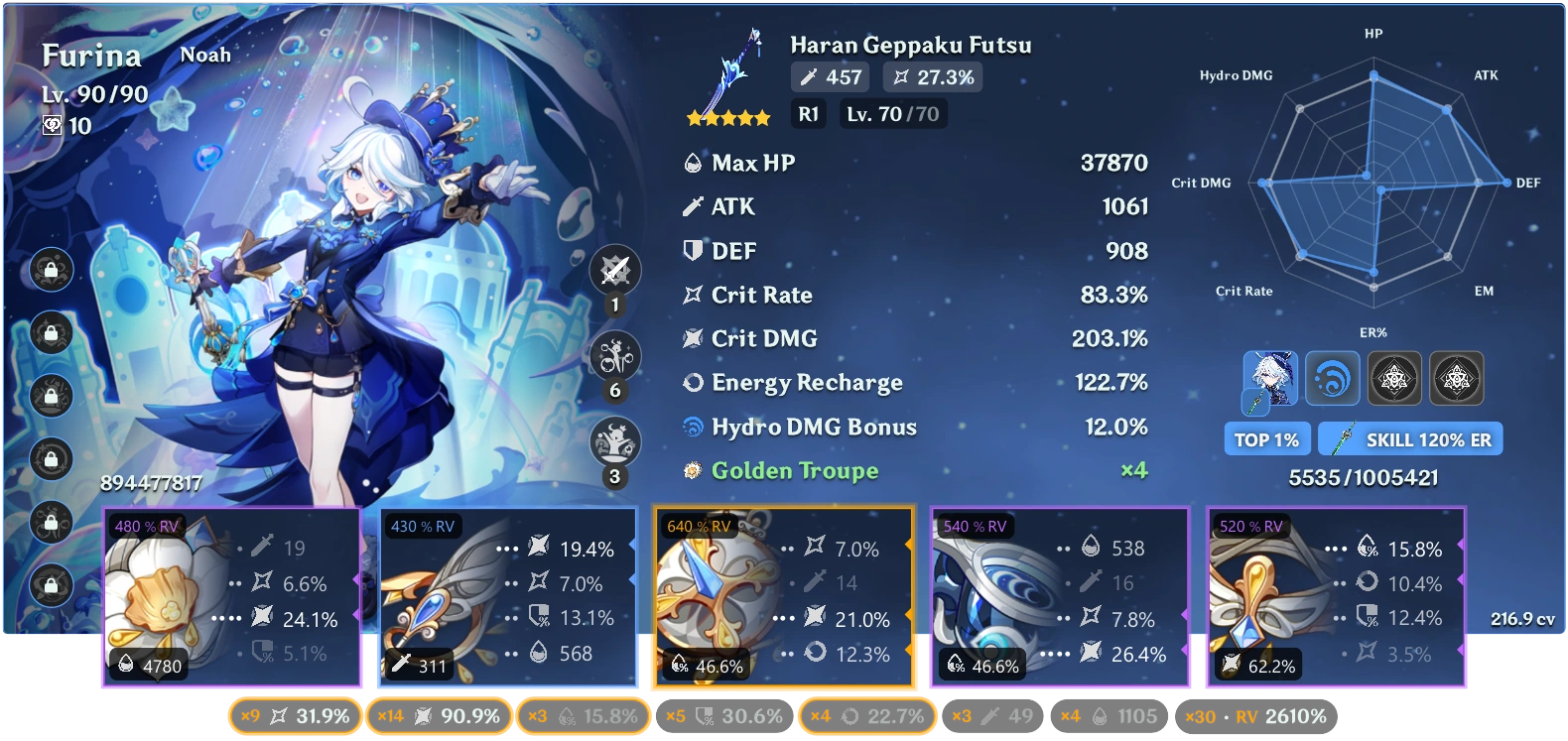Select the TOP 1% ranking label
Screen dimensions: 1568x741
pyautogui.click(x=1266, y=438)
